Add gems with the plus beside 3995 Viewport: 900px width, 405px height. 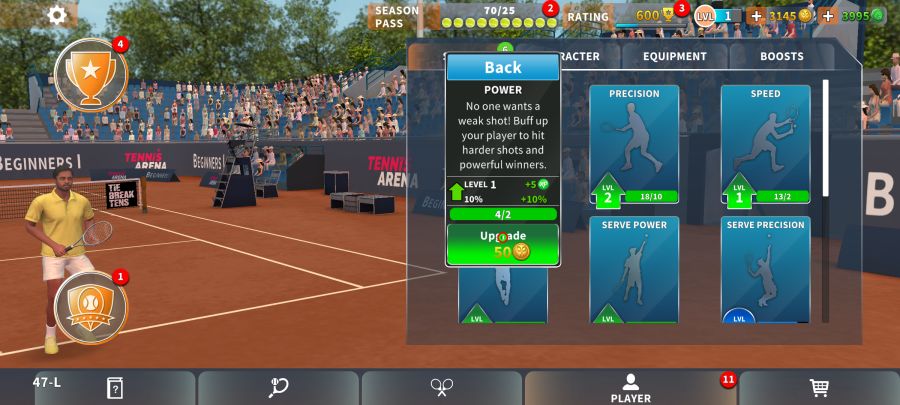(x=828, y=16)
